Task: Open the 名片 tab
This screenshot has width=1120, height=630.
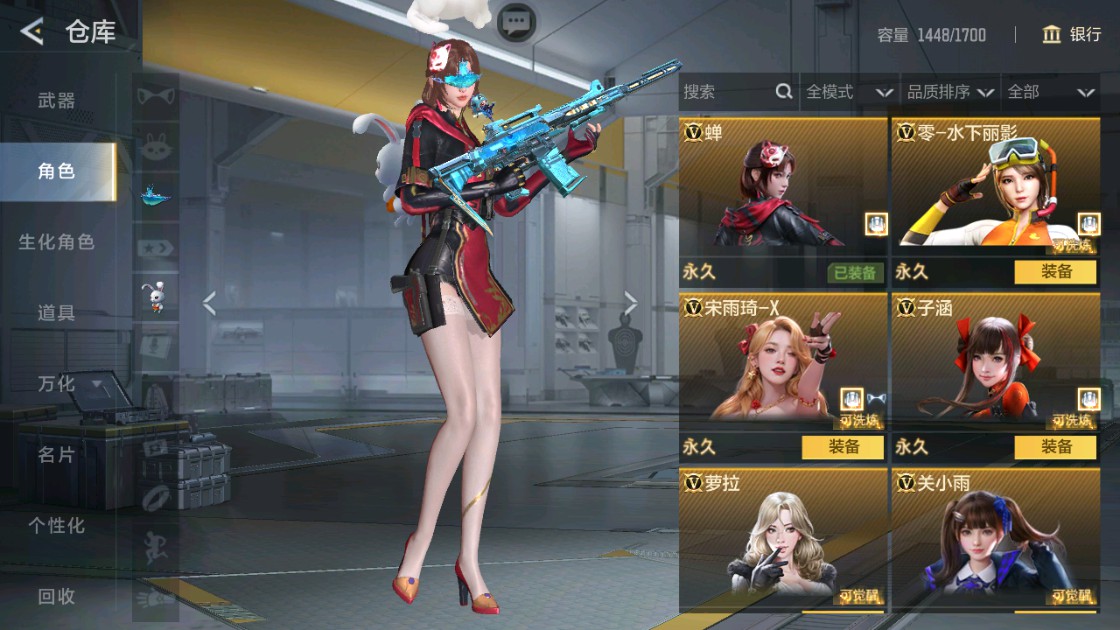Action: (56, 455)
